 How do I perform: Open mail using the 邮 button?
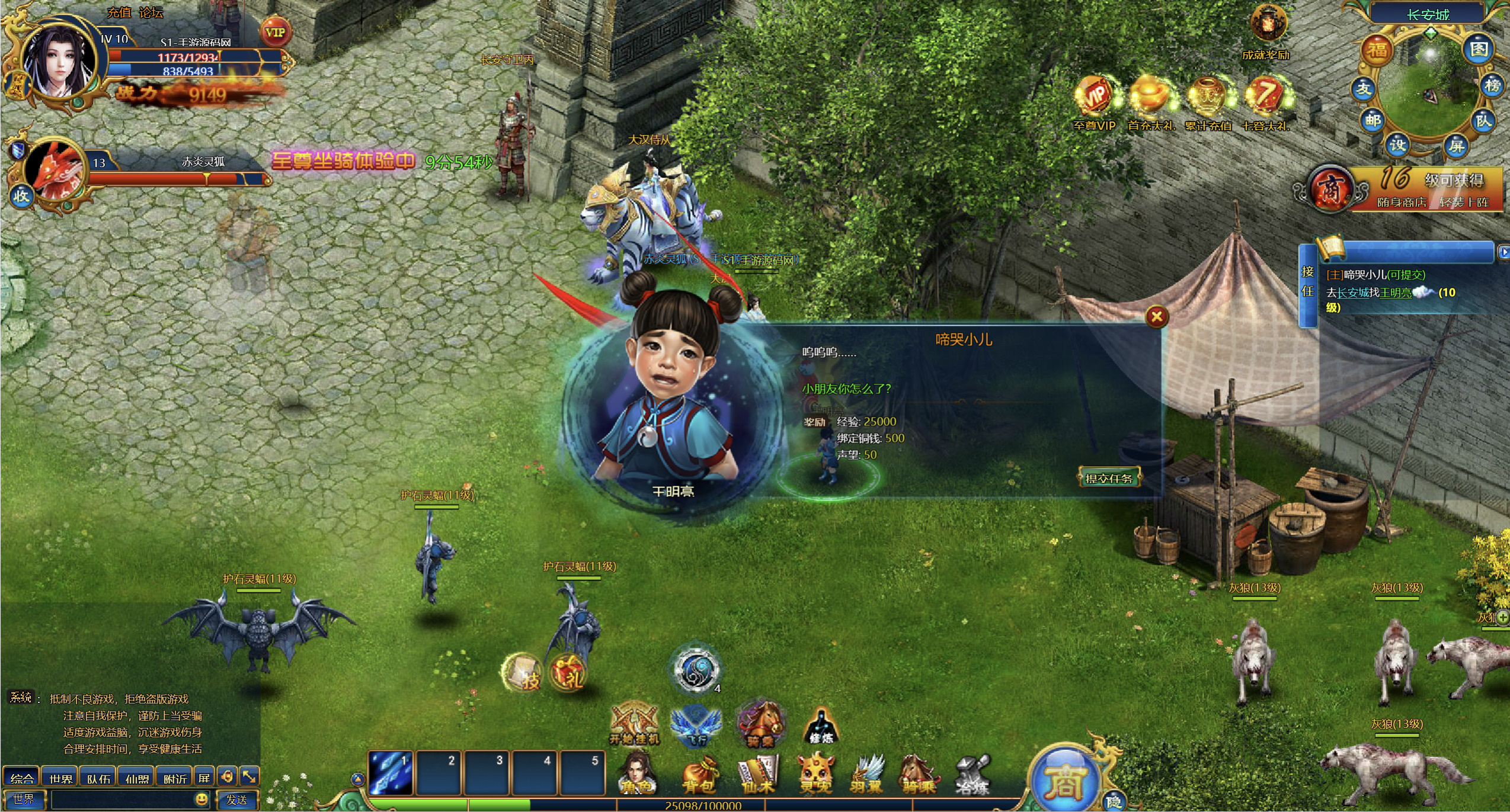click(x=1373, y=121)
